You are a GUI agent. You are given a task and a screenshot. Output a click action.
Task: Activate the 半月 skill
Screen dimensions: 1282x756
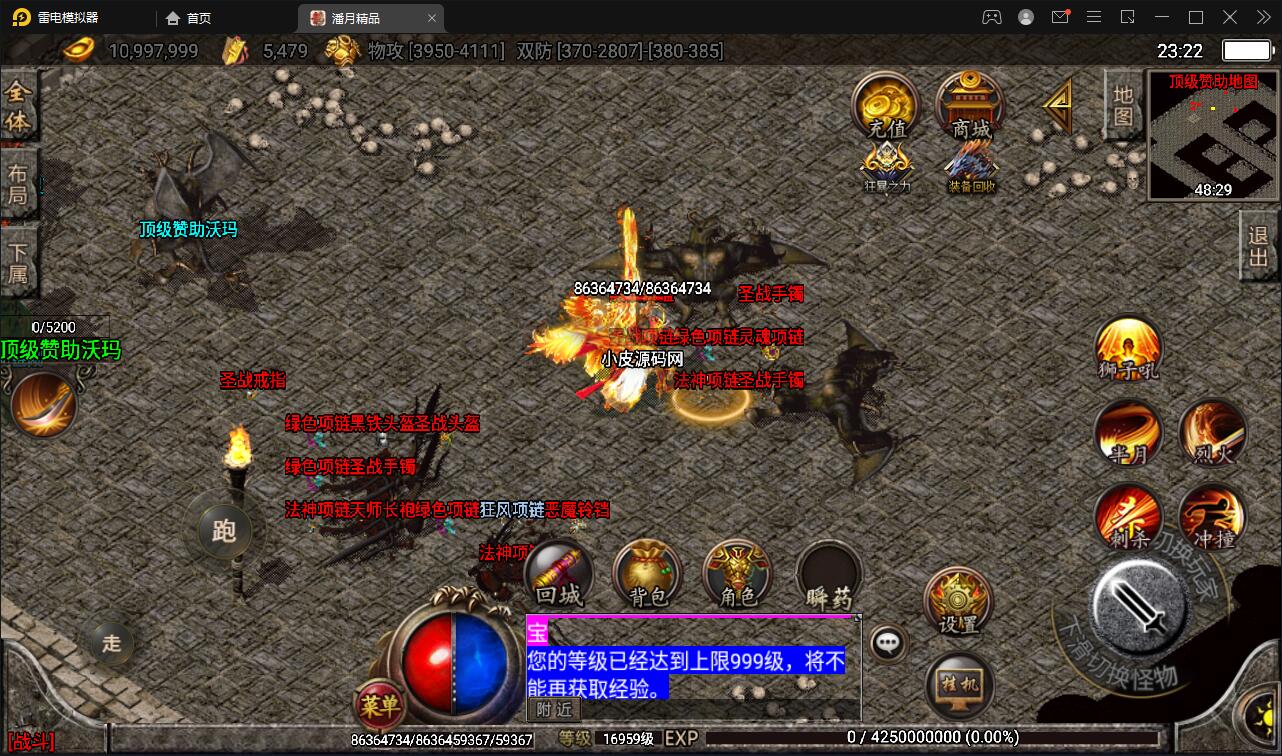[1127, 432]
